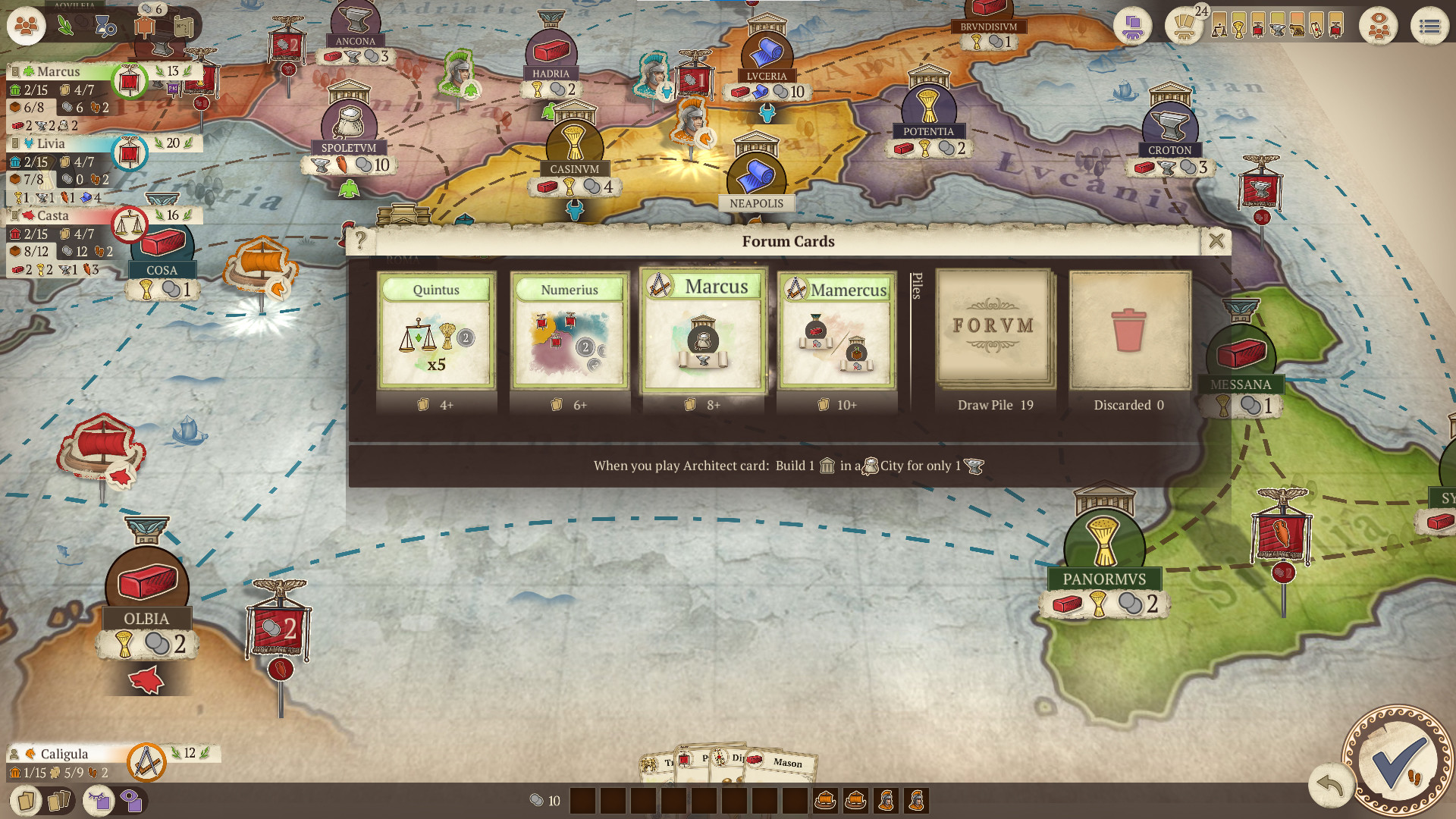Select the anvil card filter top-right
Screen dimensions: 1456x819
tap(1277, 27)
